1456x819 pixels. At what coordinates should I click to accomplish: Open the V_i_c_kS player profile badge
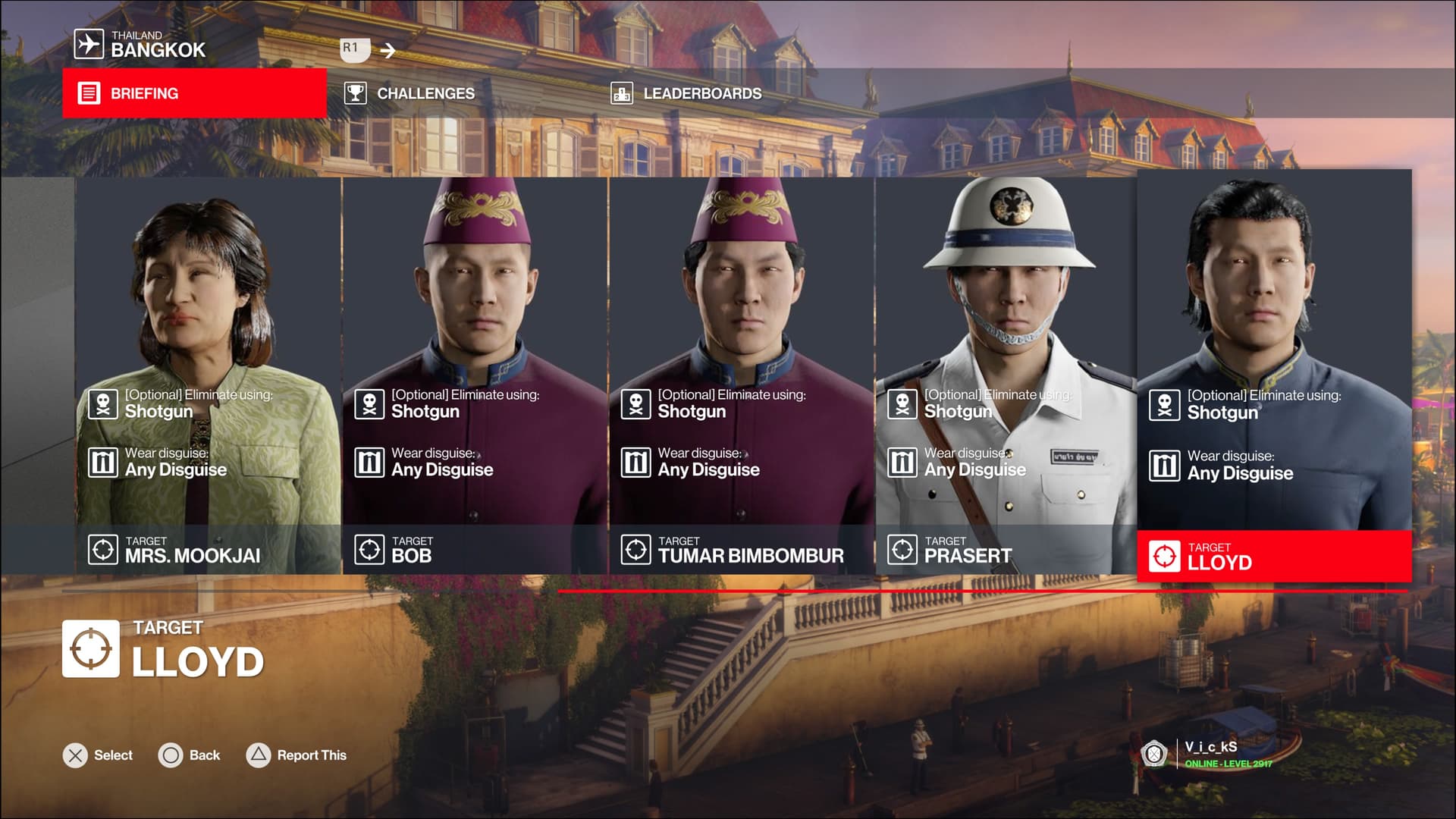point(1207,754)
